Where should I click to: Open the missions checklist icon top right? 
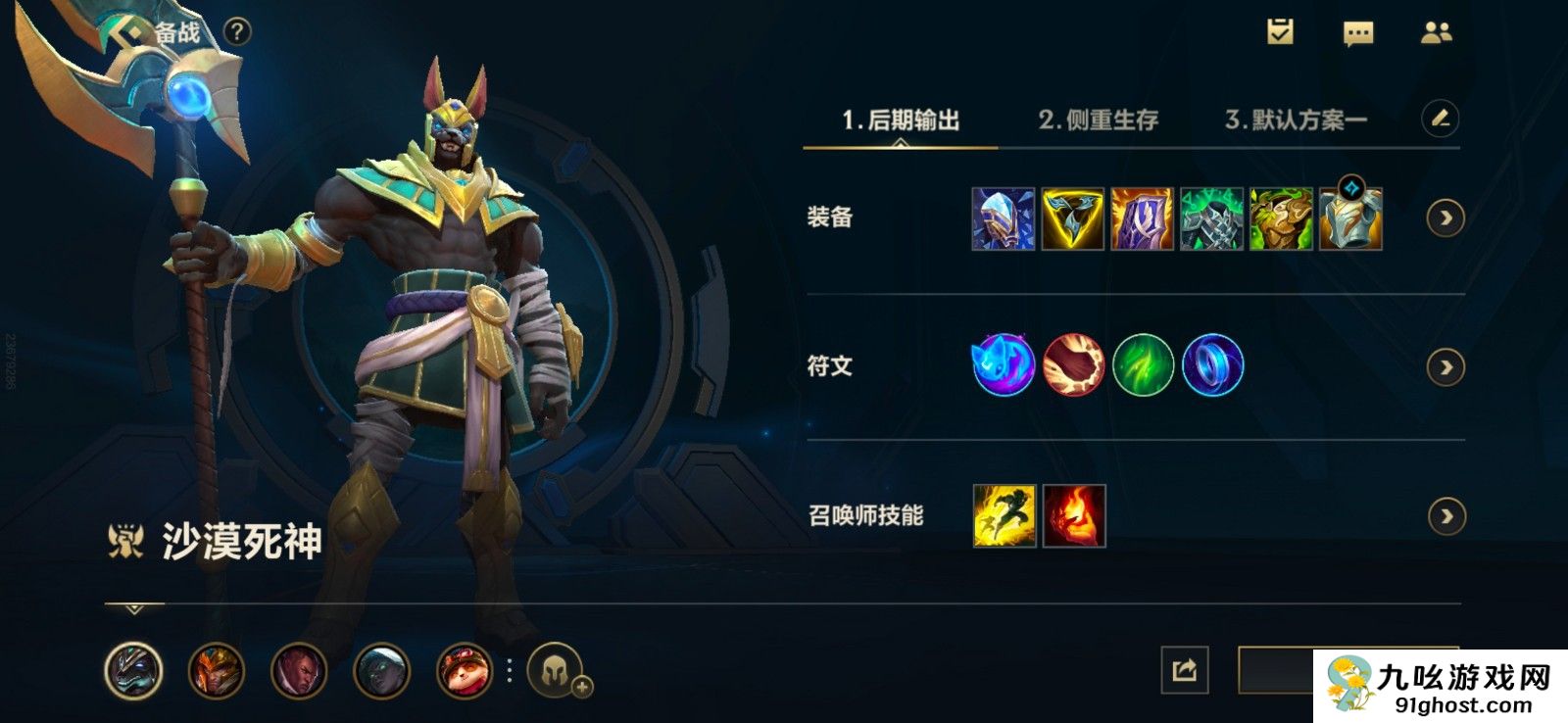1279,32
